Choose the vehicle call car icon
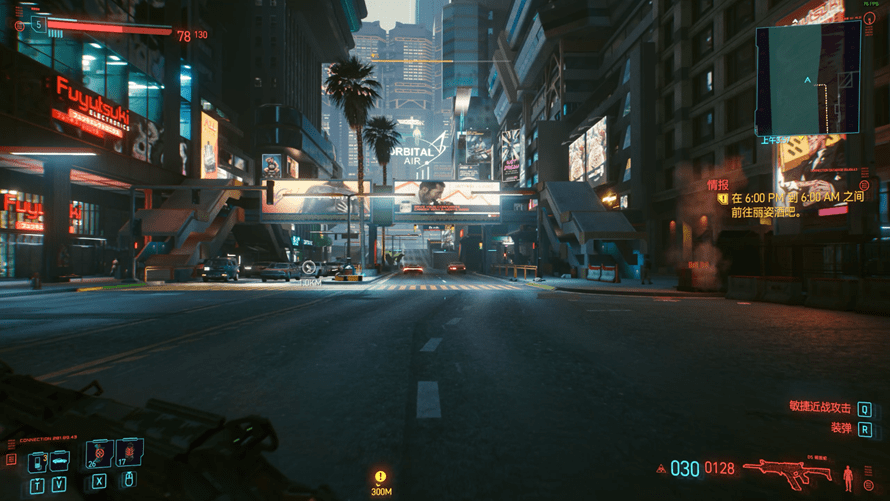Viewport: 890px width, 501px height. coord(61,460)
